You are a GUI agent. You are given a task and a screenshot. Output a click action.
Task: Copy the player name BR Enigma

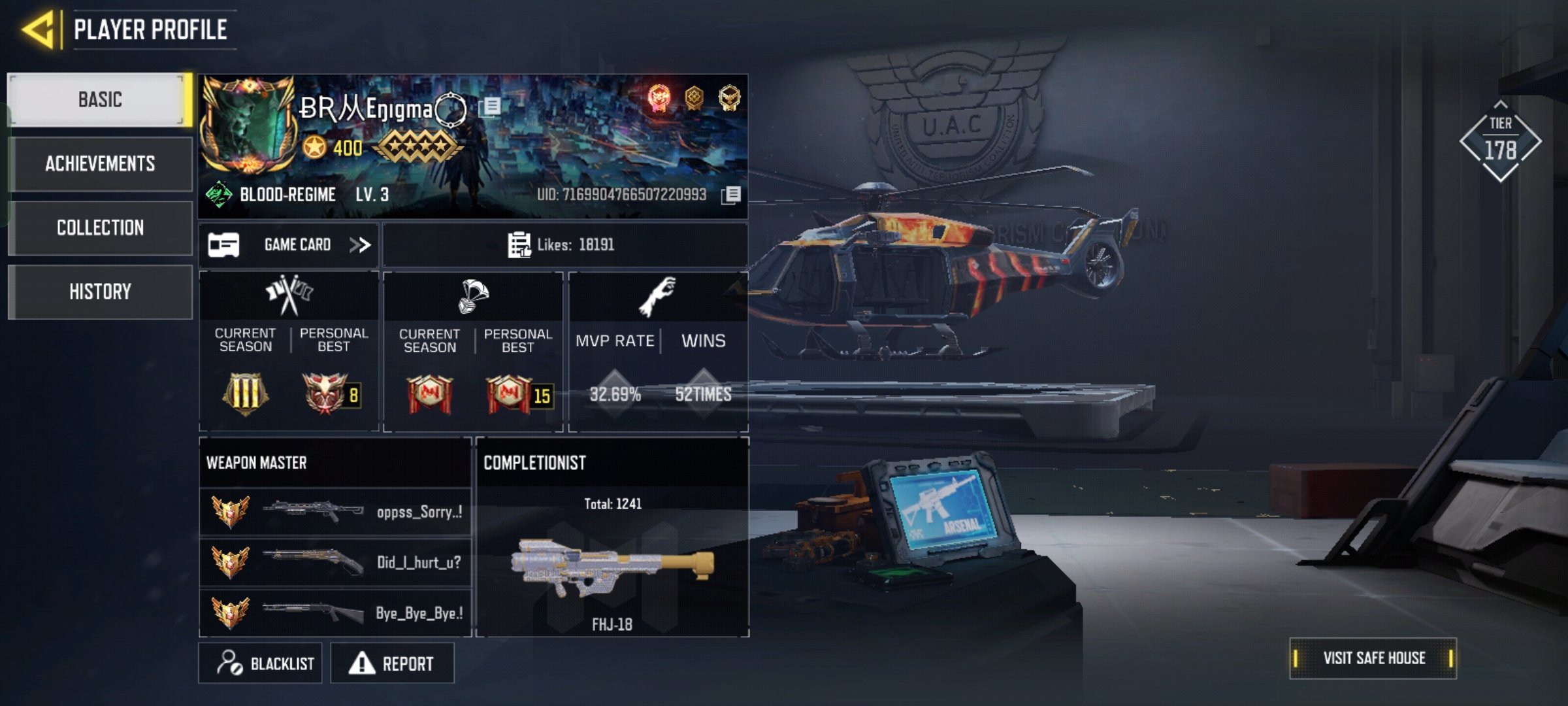[491, 107]
